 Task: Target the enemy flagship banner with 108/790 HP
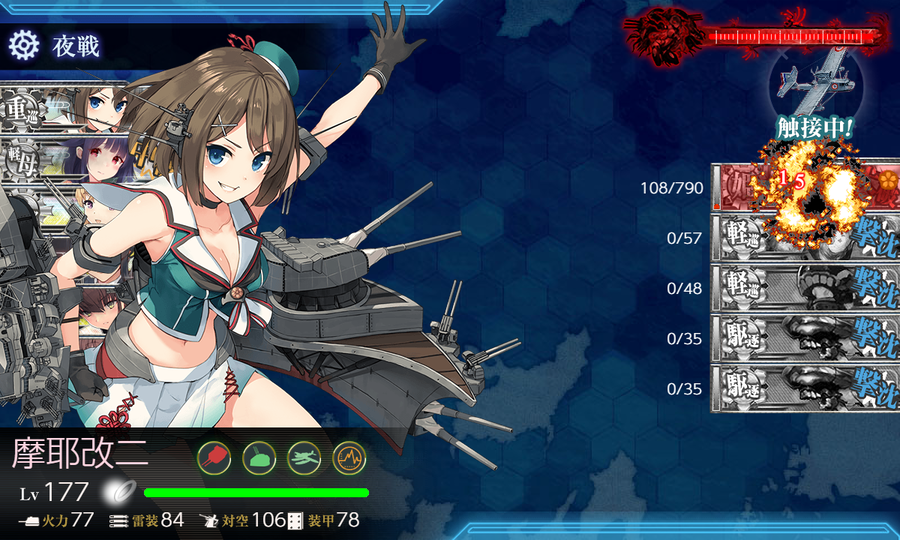pos(805,188)
